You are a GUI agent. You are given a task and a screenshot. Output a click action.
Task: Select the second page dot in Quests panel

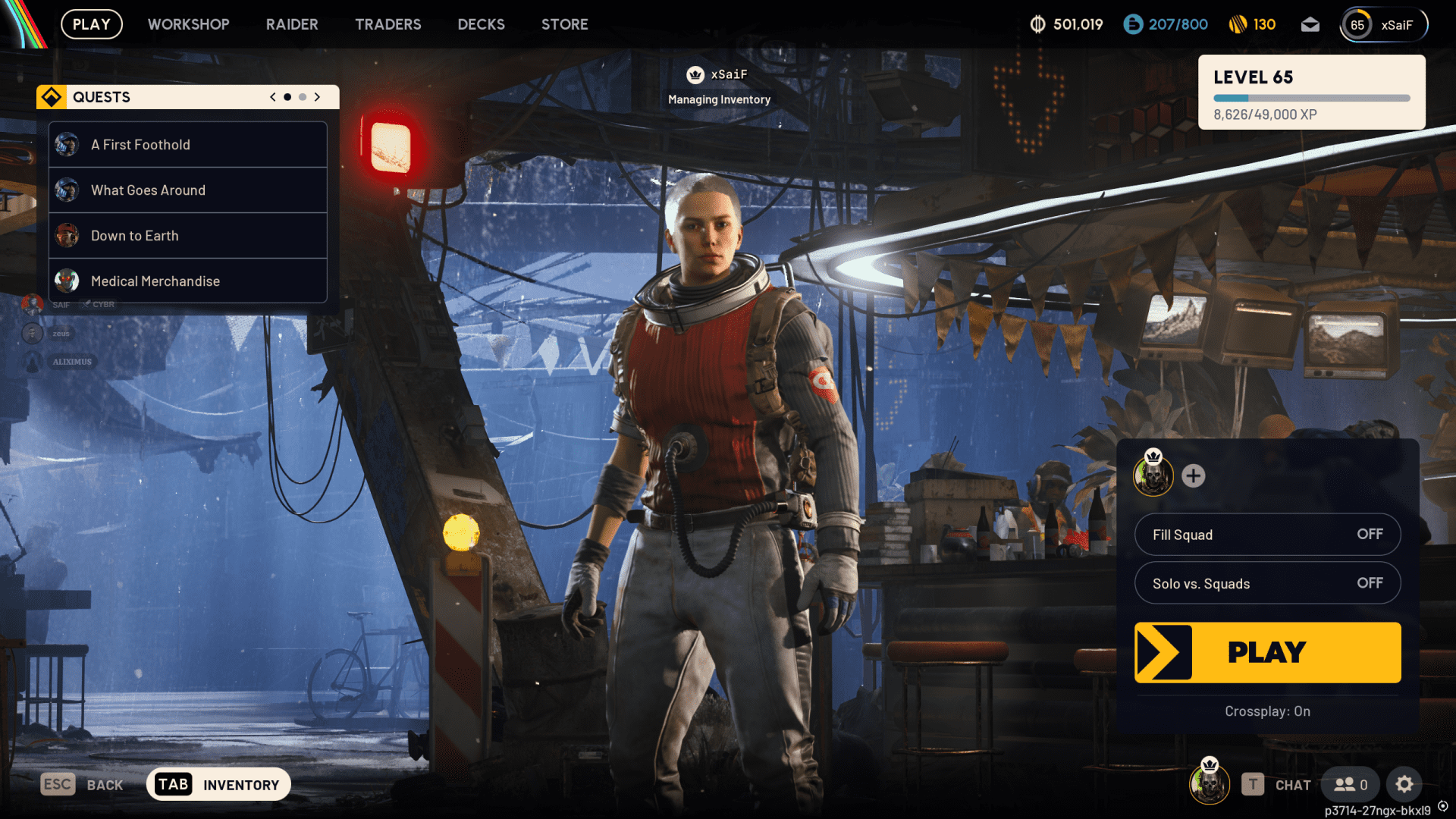tap(302, 97)
